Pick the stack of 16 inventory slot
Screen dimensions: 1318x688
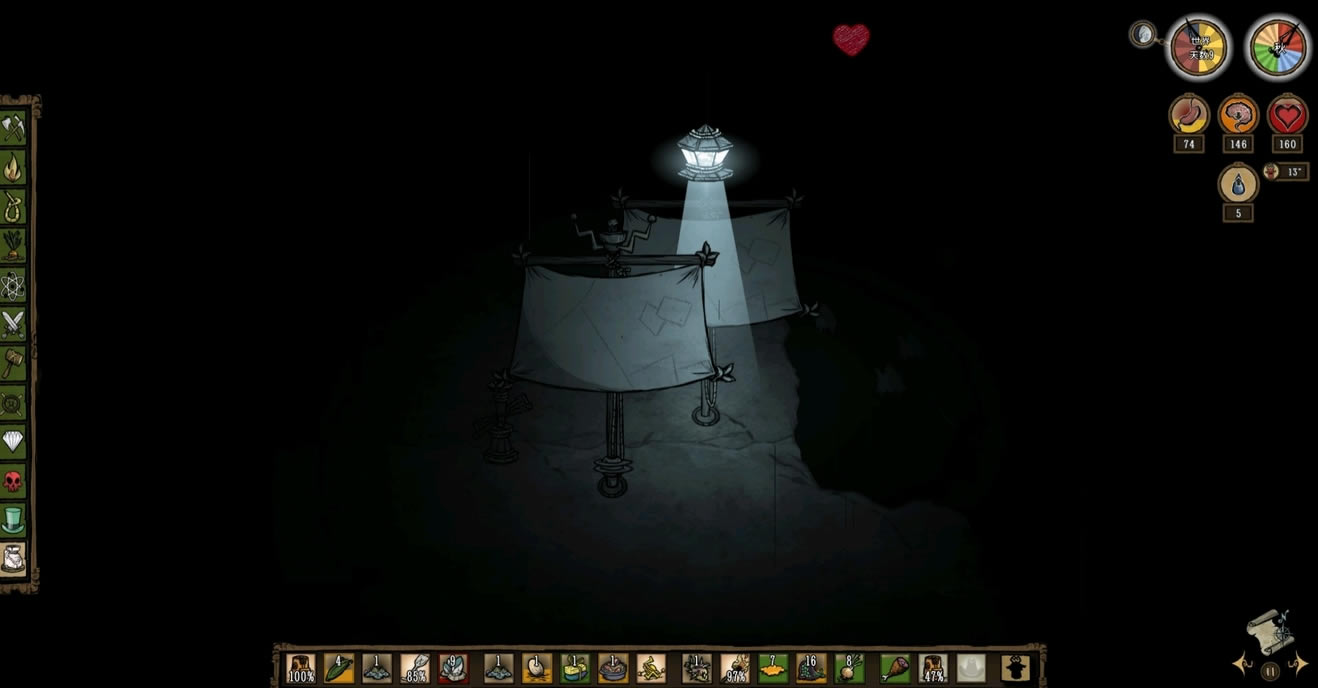pos(811,668)
